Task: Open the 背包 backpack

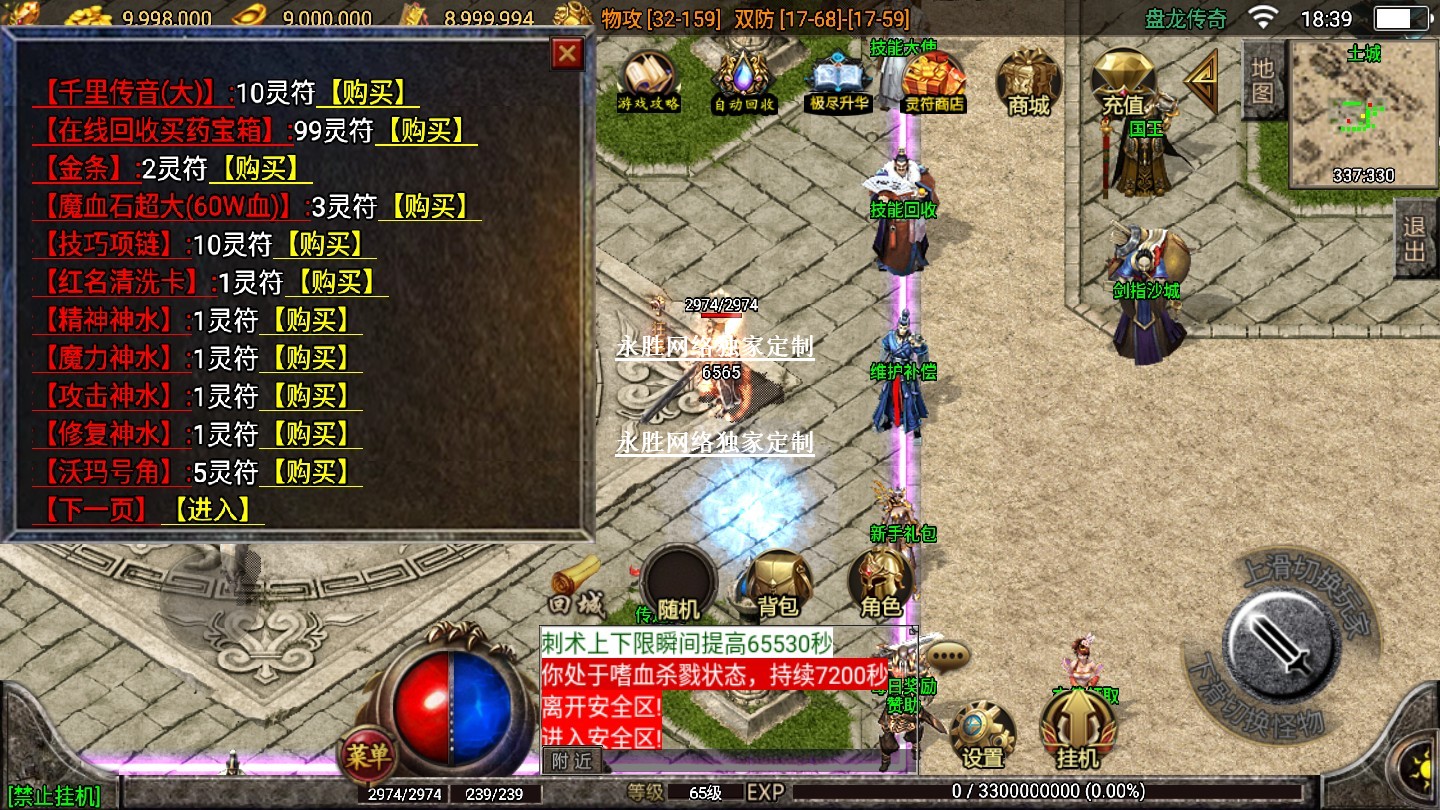Action: tap(778, 585)
